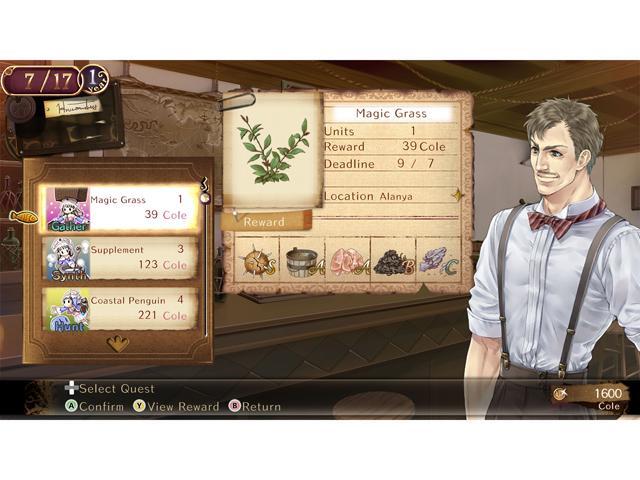
Task: Show more quests with the down arrow
Action: [x=118, y=343]
